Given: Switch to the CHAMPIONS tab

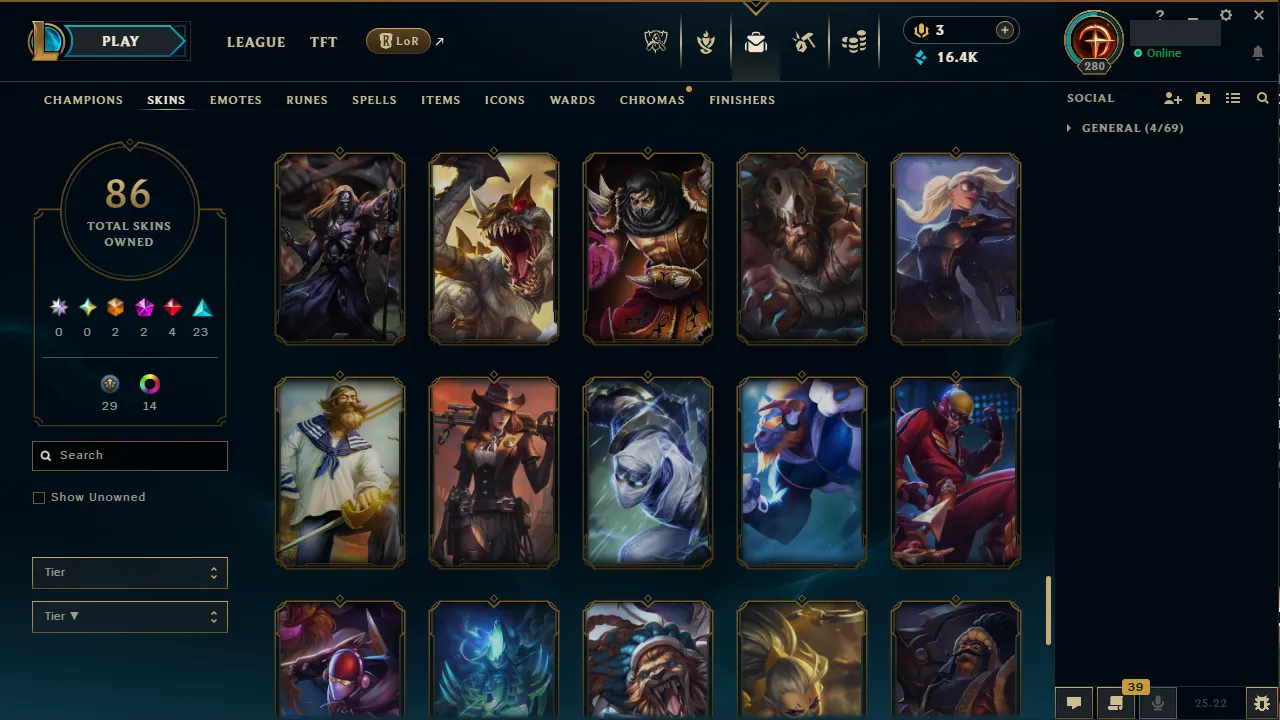Looking at the screenshot, I should pos(83,100).
